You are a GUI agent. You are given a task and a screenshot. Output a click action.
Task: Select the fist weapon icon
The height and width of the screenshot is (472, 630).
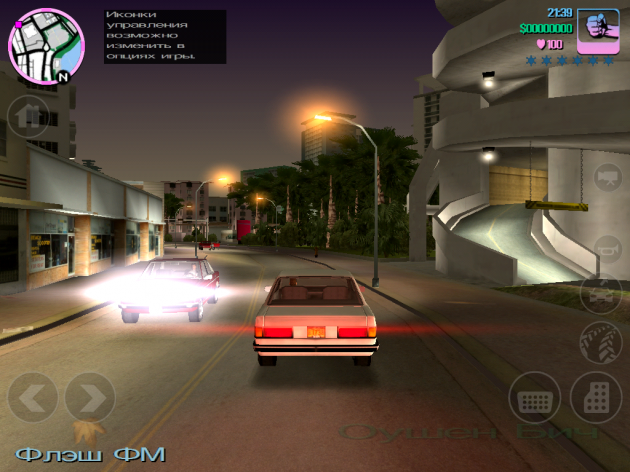pyautogui.click(x=599, y=28)
